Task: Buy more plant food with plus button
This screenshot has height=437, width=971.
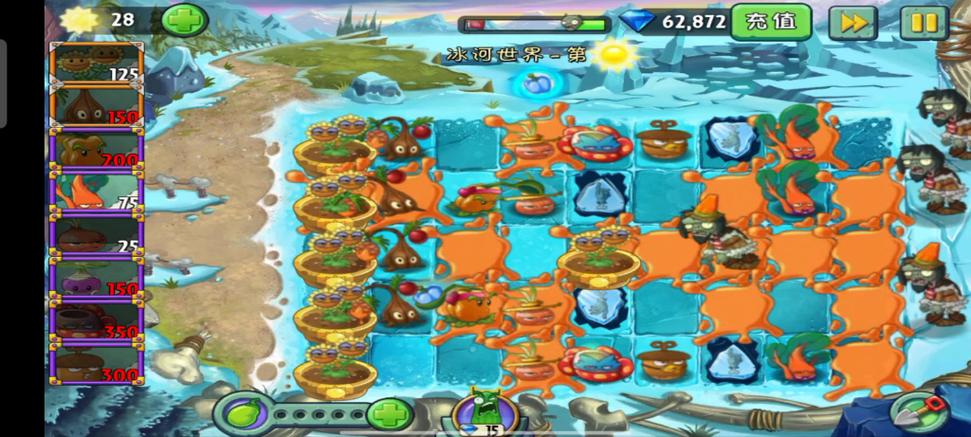Action: tap(389, 413)
